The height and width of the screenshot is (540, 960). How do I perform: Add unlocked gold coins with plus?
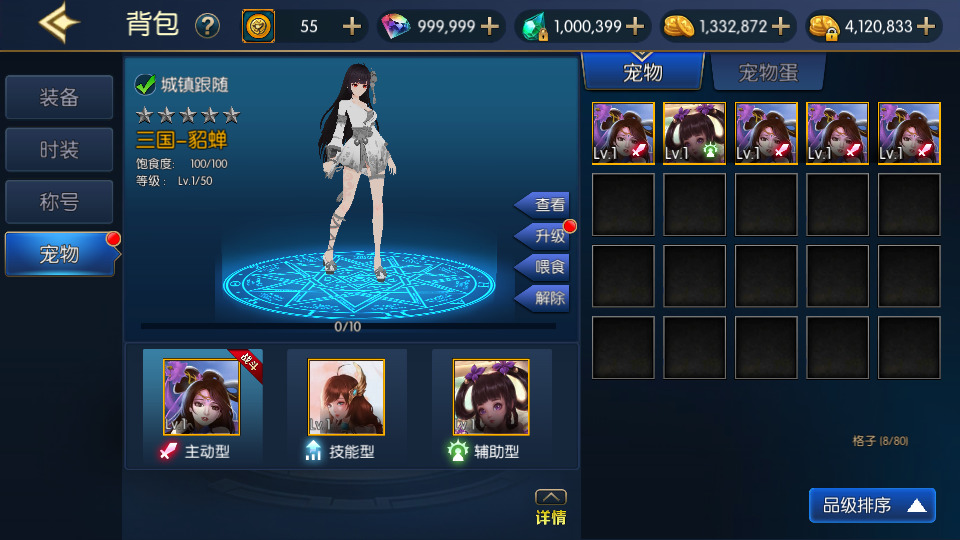coord(782,26)
